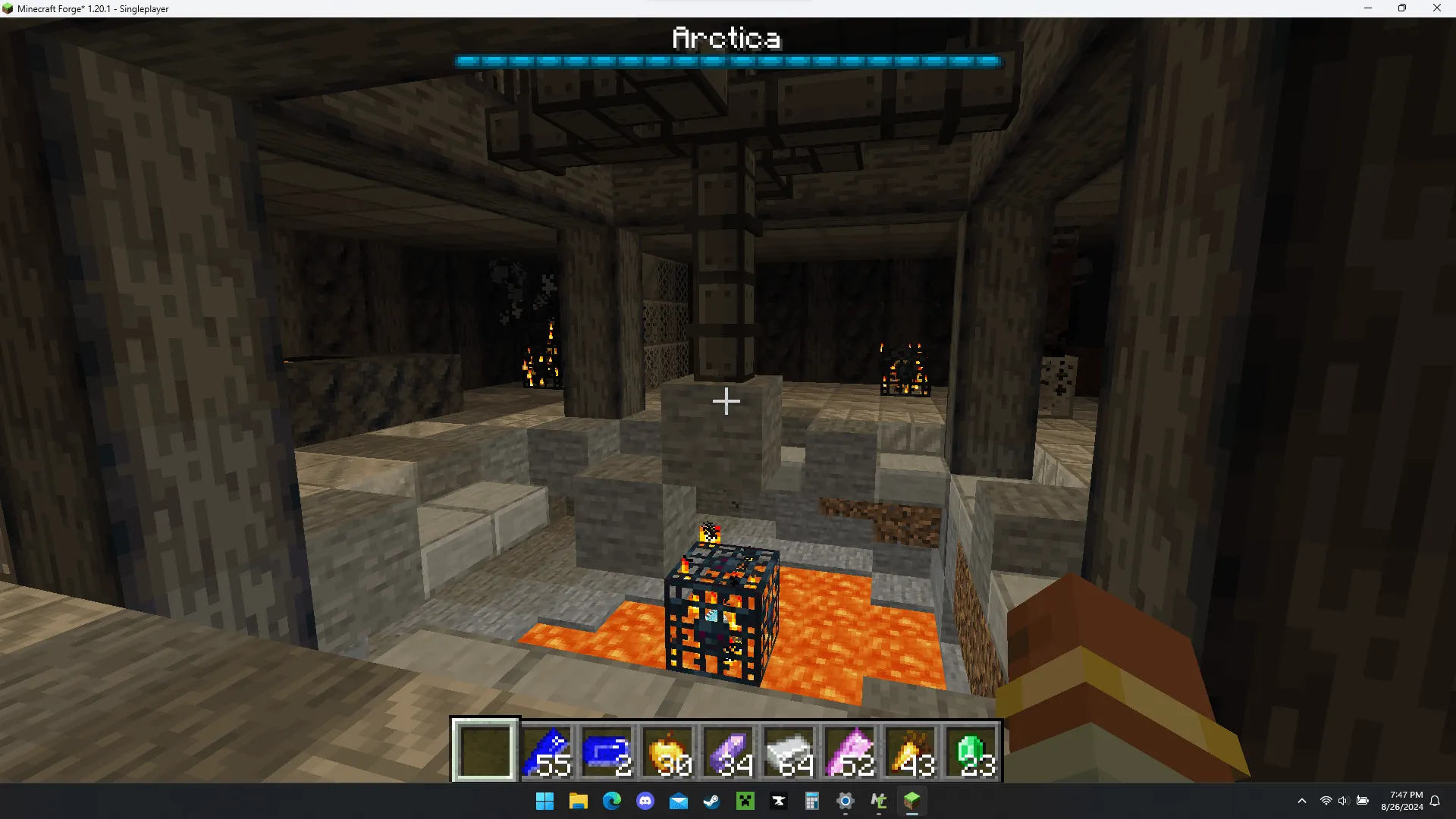Open Windows Settings gear in taskbar
Screen dimensions: 1456x819
click(x=846, y=802)
